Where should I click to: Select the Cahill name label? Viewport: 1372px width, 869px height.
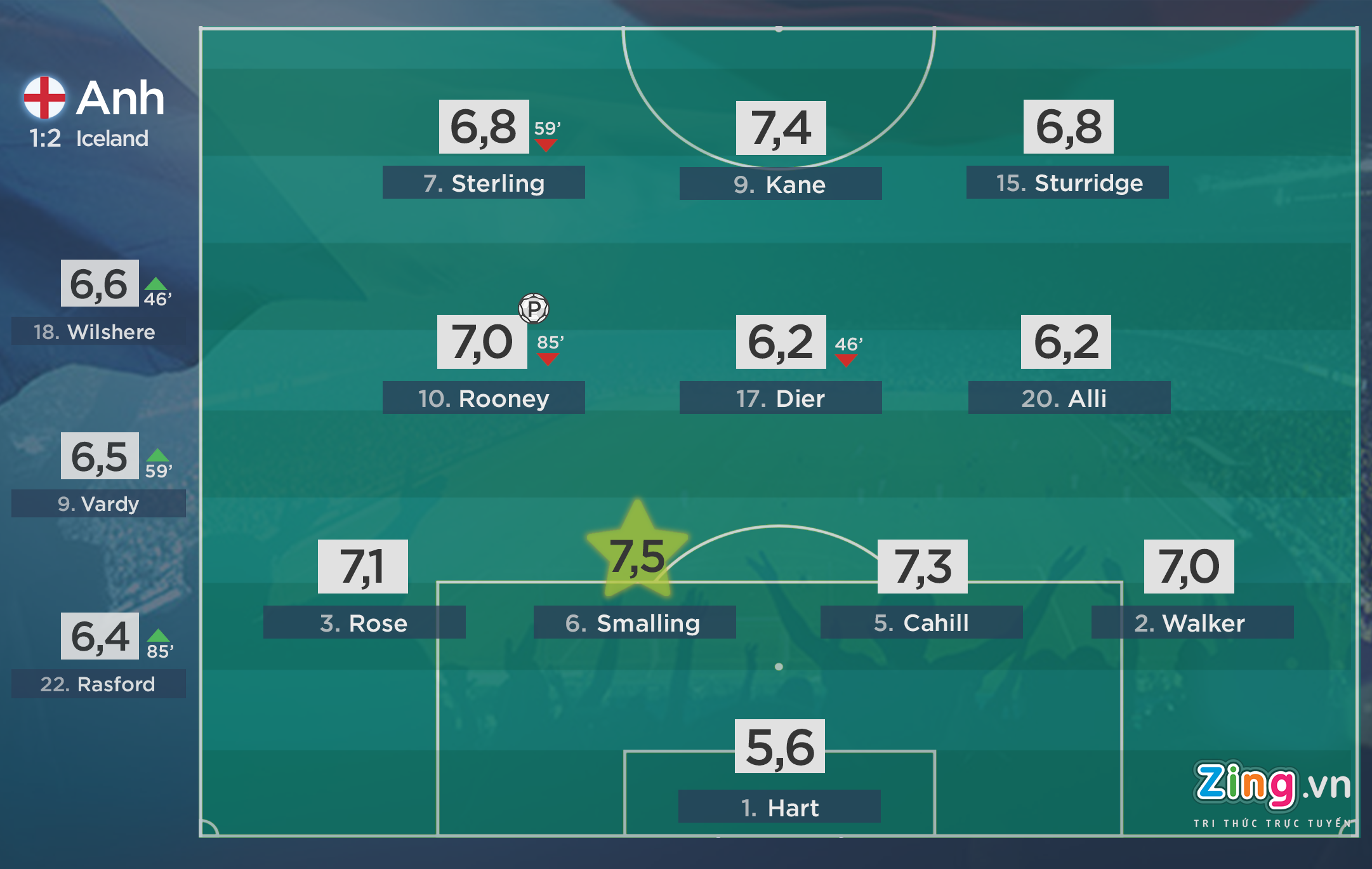pyautogui.click(x=921, y=623)
